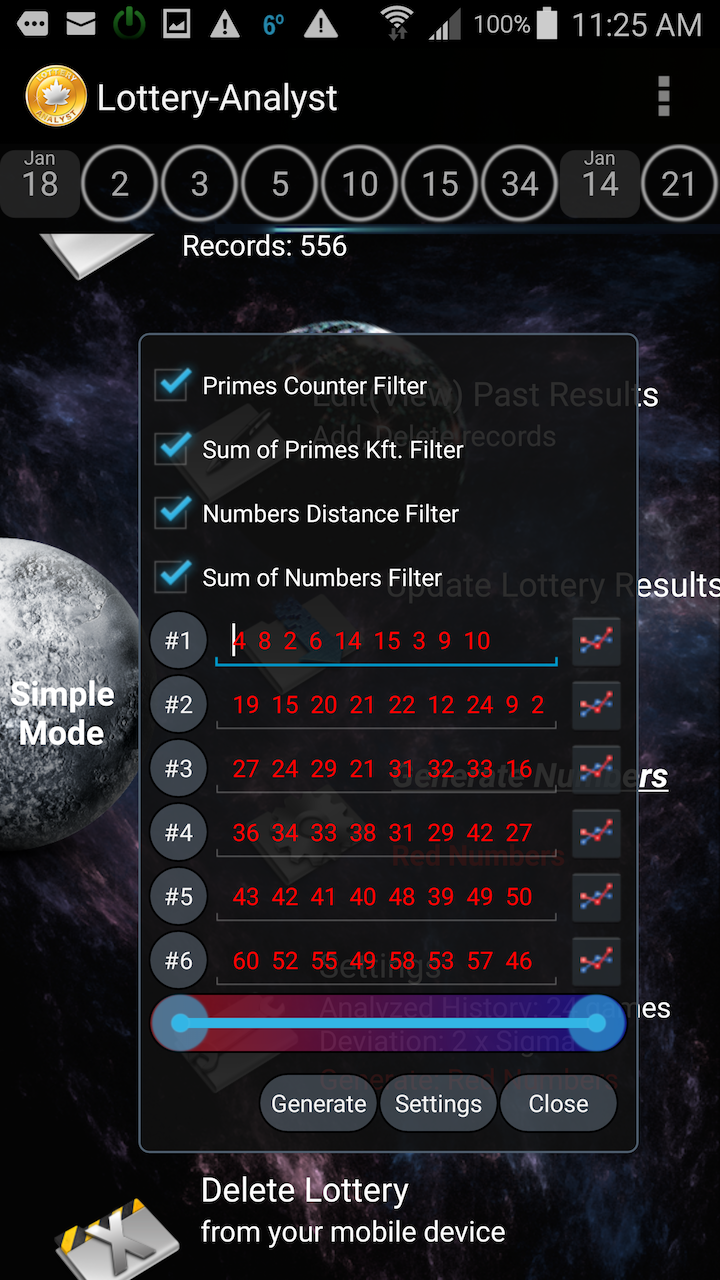Click the #4 round button

(179, 833)
